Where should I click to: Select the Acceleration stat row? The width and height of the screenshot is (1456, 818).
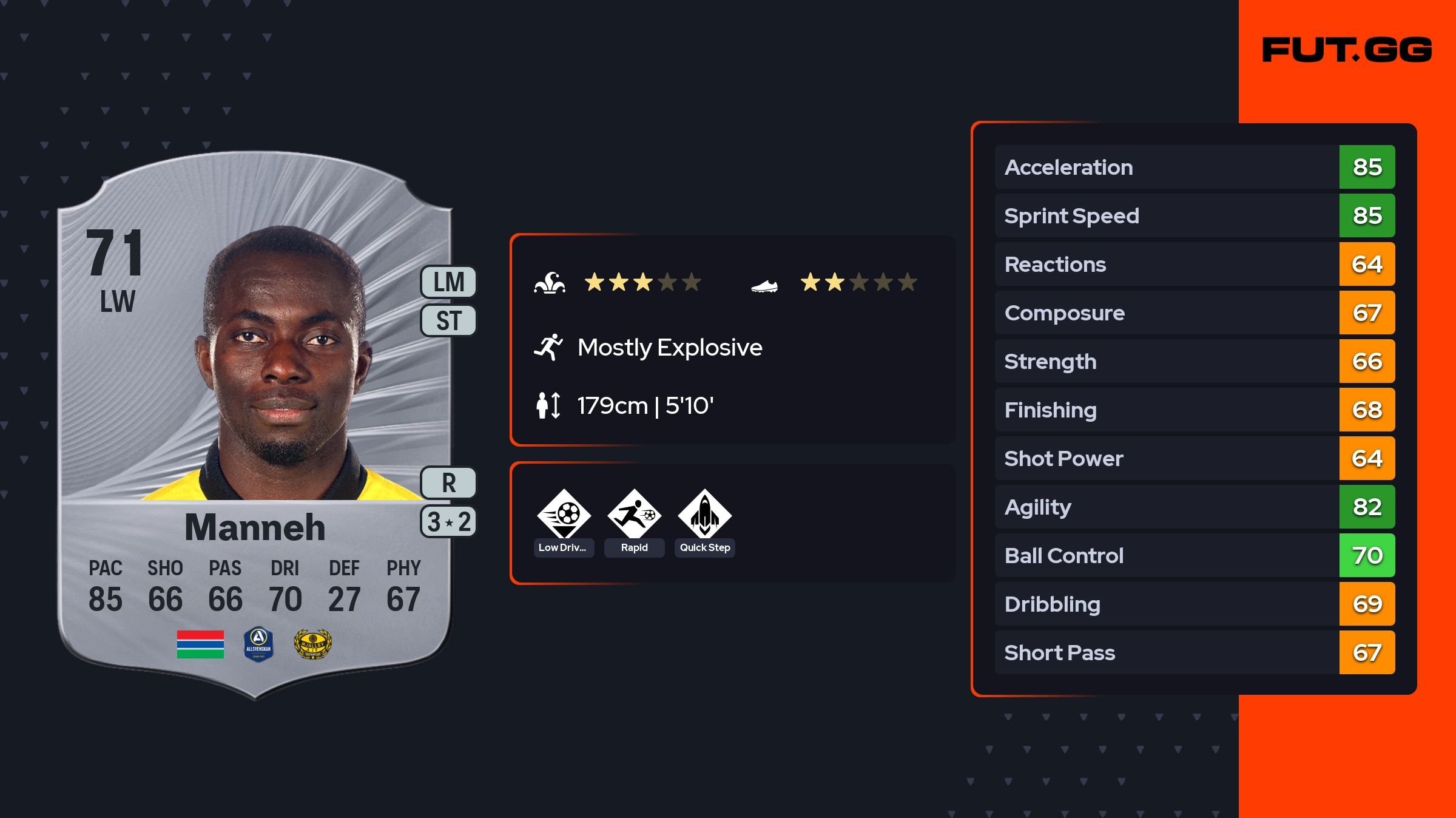[x=1194, y=167]
